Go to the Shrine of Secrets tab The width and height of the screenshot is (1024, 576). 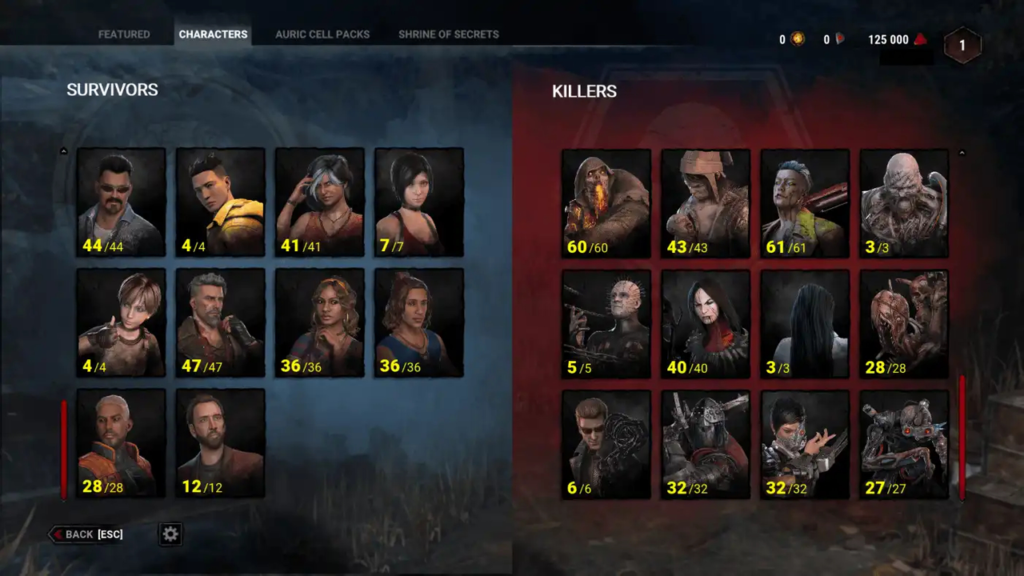pyautogui.click(x=448, y=34)
